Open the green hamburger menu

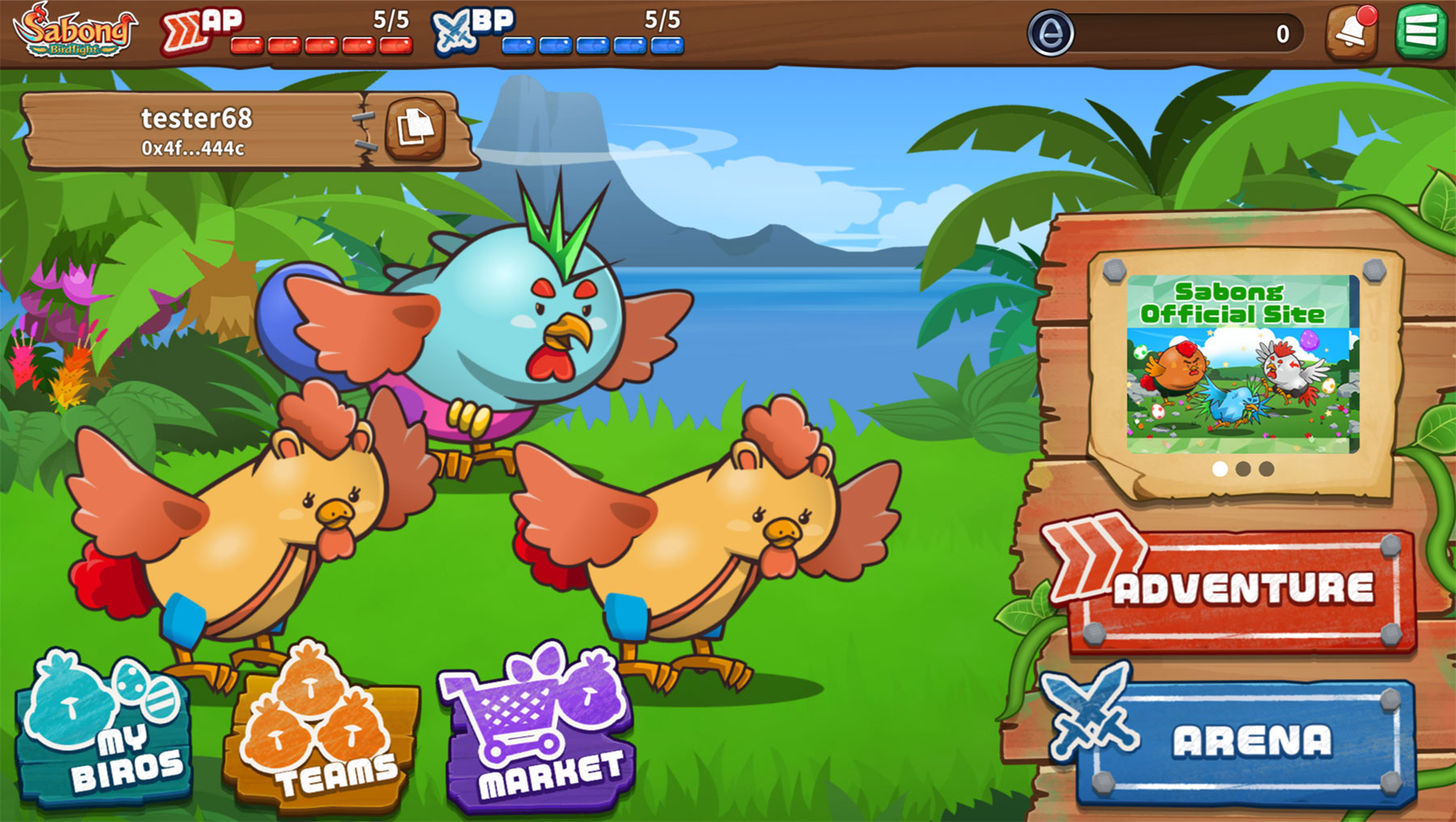[x=1420, y=31]
